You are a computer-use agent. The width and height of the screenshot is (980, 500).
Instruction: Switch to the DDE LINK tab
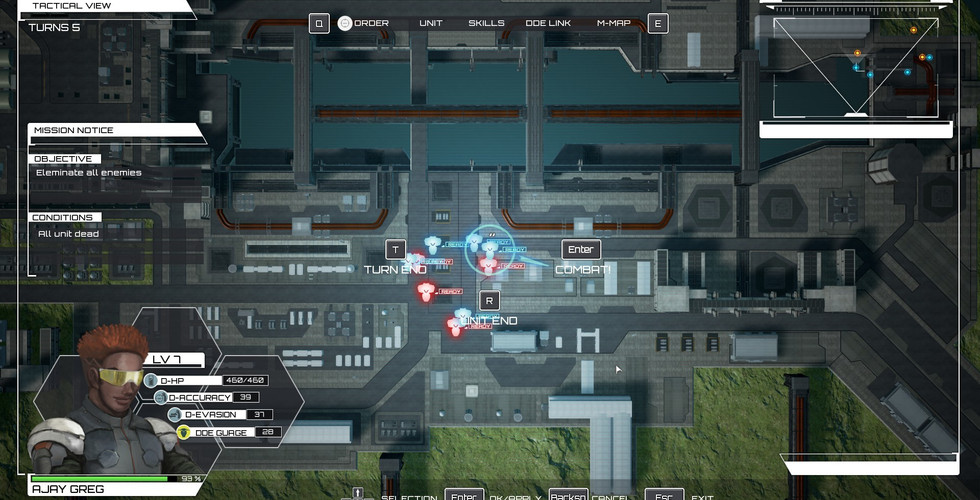546,23
